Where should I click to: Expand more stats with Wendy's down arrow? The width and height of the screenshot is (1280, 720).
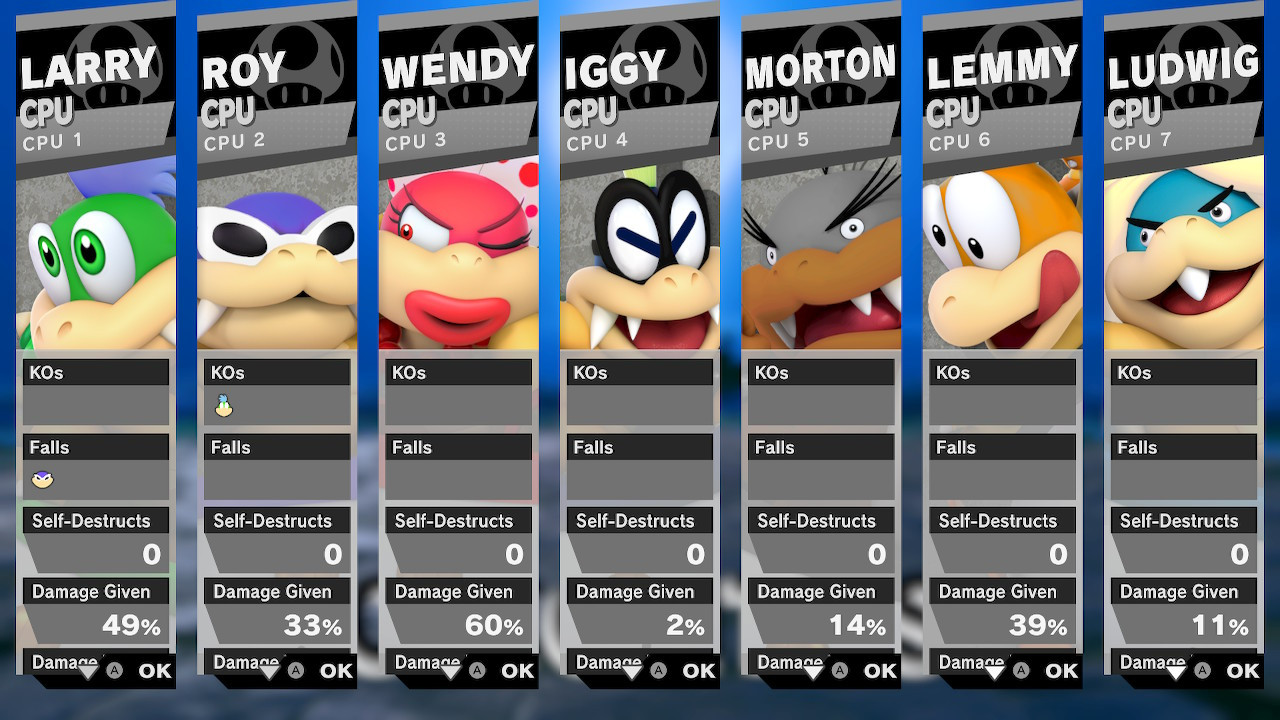click(x=451, y=671)
